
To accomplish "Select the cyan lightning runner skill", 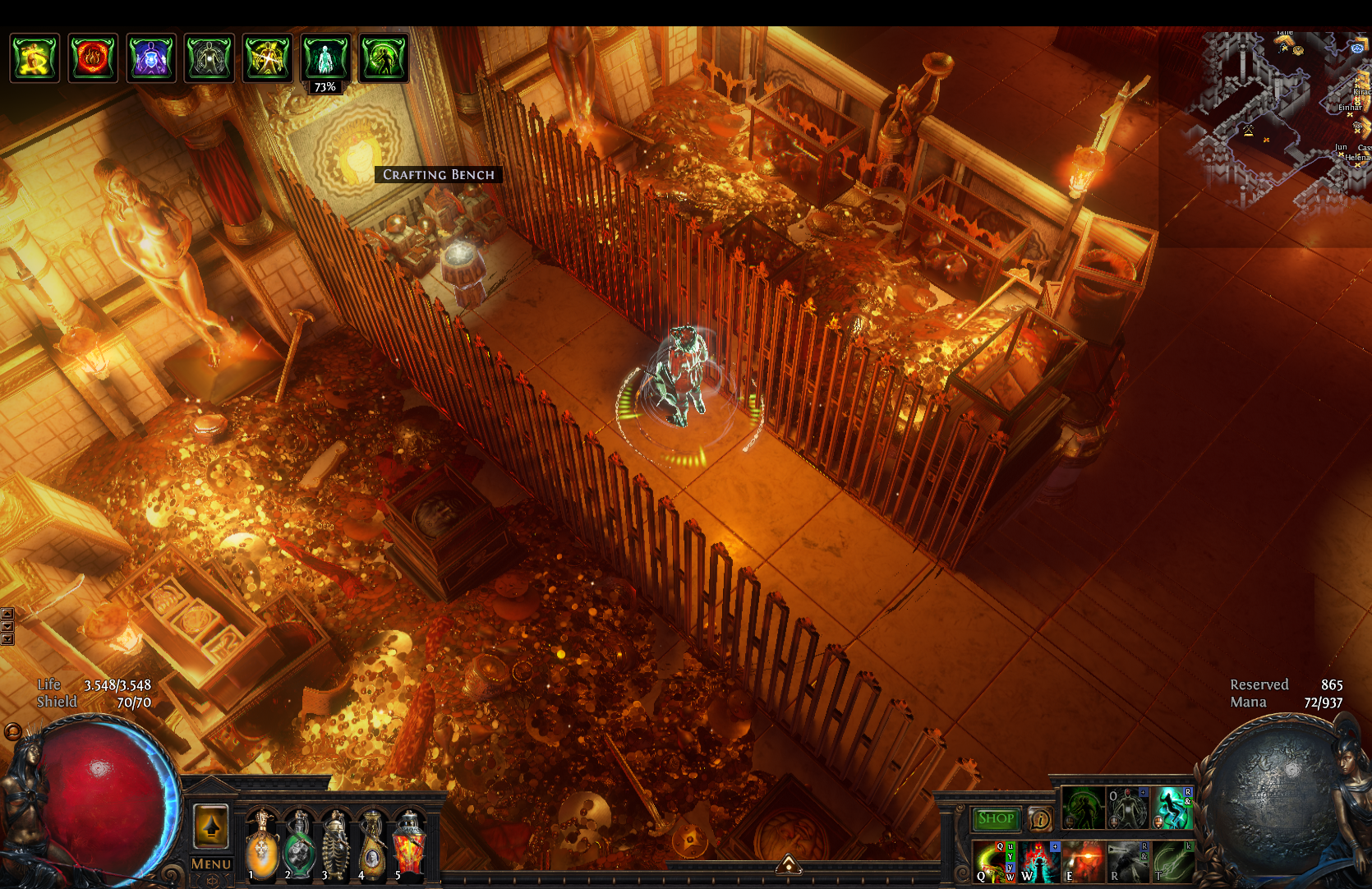I will [1172, 807].
